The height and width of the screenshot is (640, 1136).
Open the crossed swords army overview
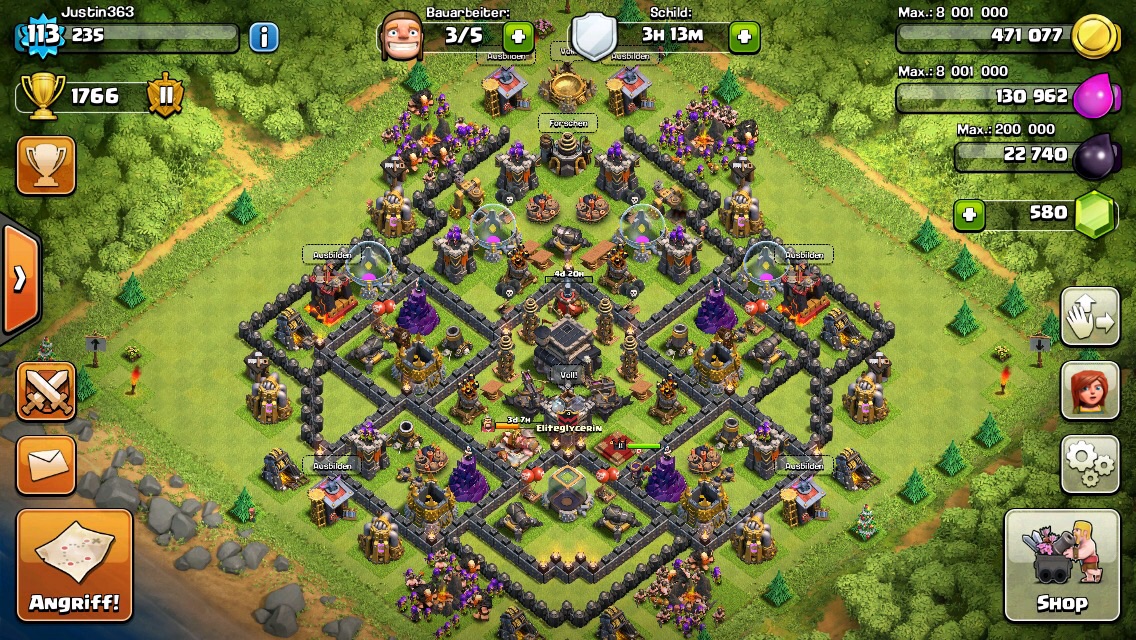pyautogui.click(x=46, y=391)
